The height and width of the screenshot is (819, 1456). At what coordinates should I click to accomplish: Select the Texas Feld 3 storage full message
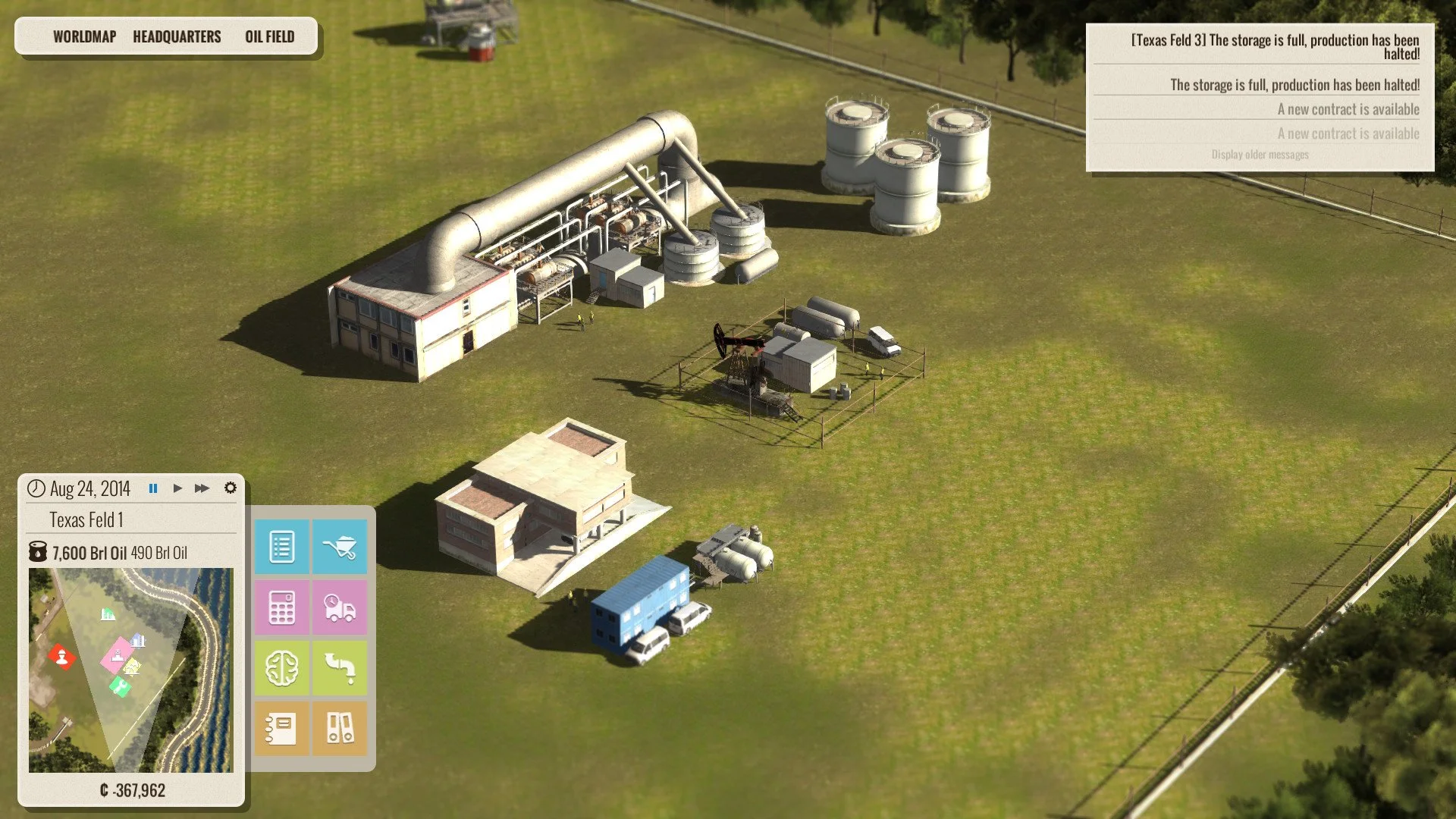[1274, 46]
